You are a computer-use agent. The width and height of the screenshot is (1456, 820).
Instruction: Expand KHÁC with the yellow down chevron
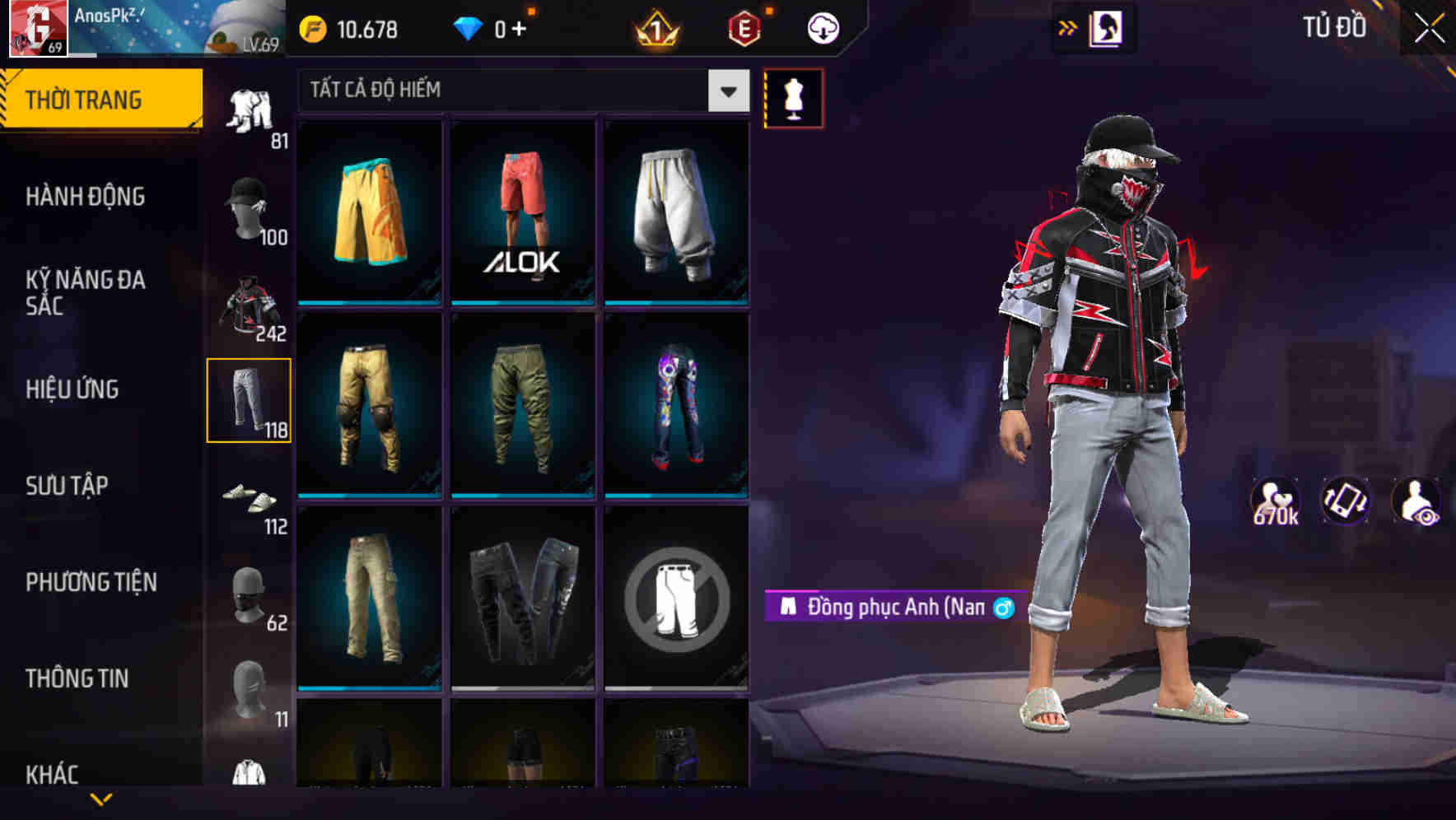pyautogui.click(x=101, y=797)
